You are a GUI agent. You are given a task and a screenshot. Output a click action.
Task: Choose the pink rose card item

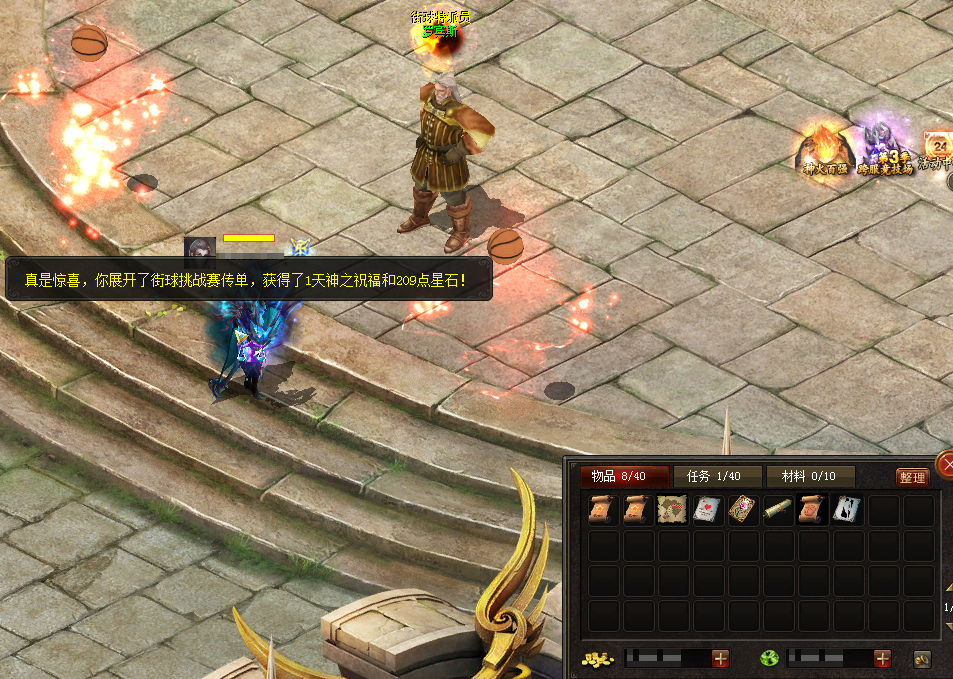click(741, 511)
